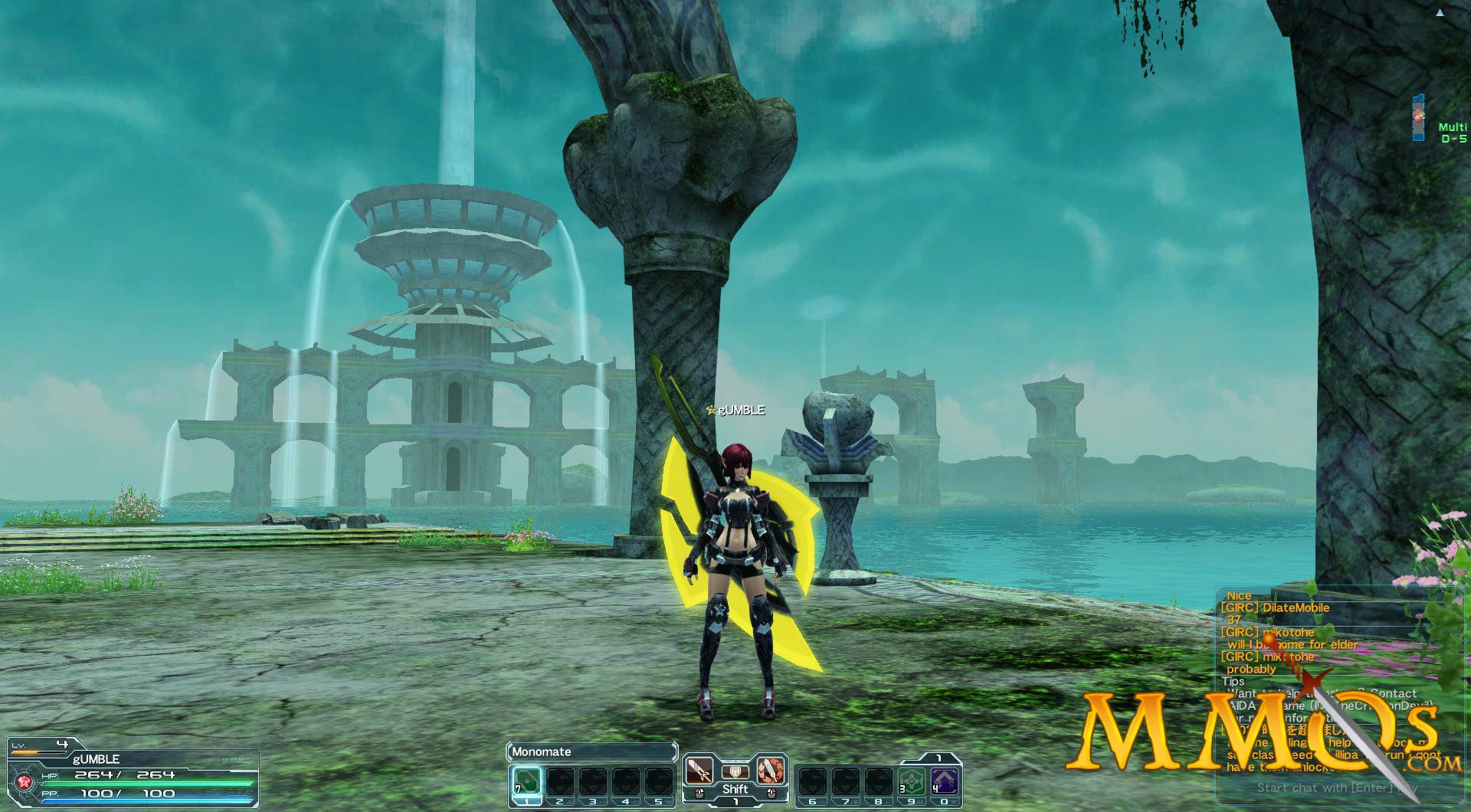Toggle the right mouse button binding icon
Viewport: 1471px width, 812px height.
coord(772,791)
